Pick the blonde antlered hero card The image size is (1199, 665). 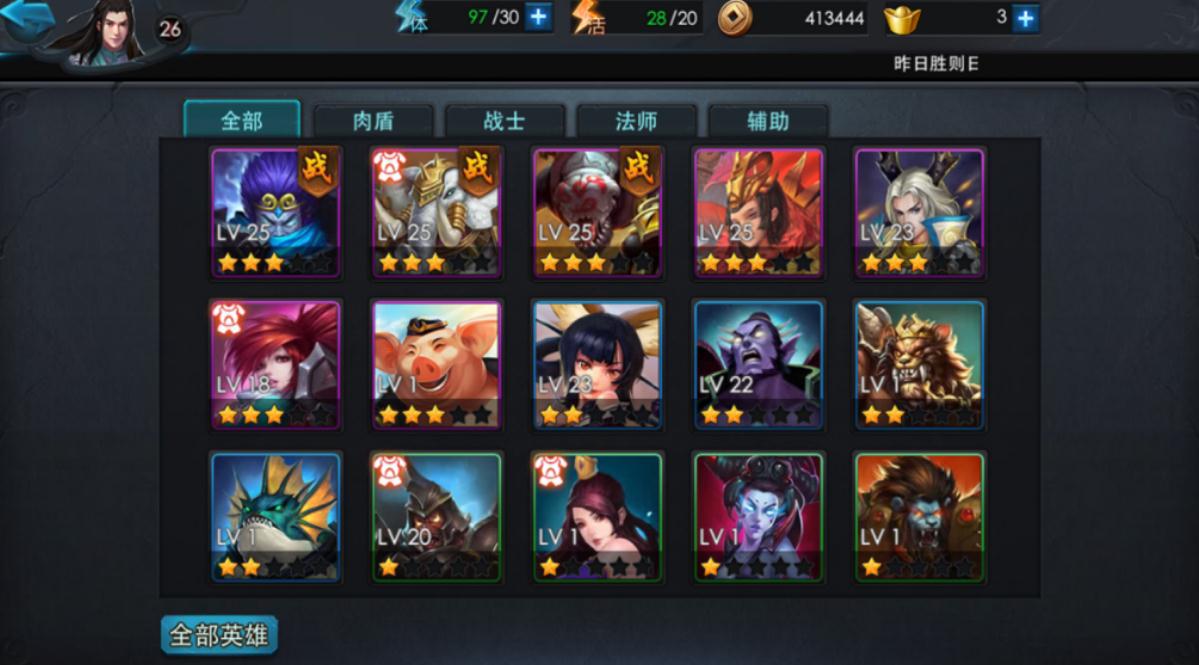919,212
